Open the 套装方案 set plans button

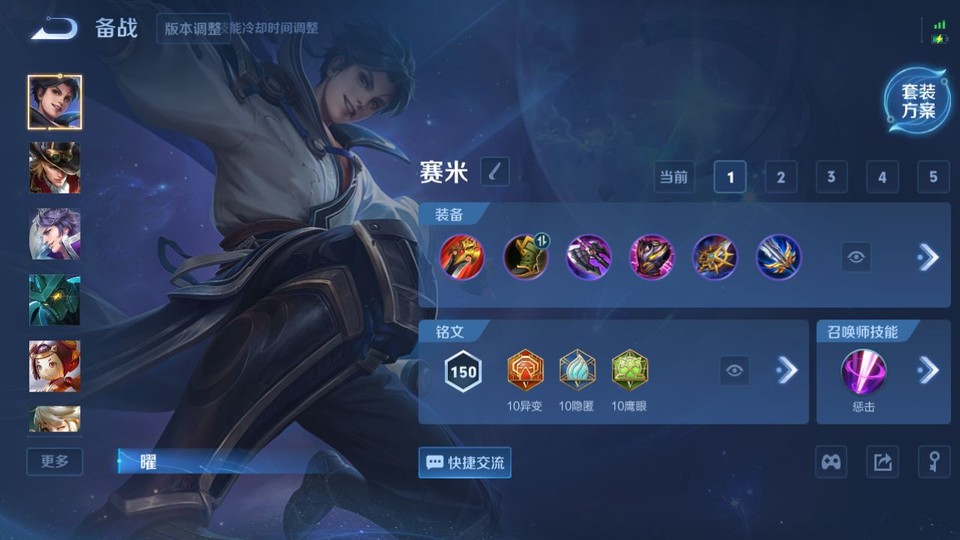click(x=917, y=101)
